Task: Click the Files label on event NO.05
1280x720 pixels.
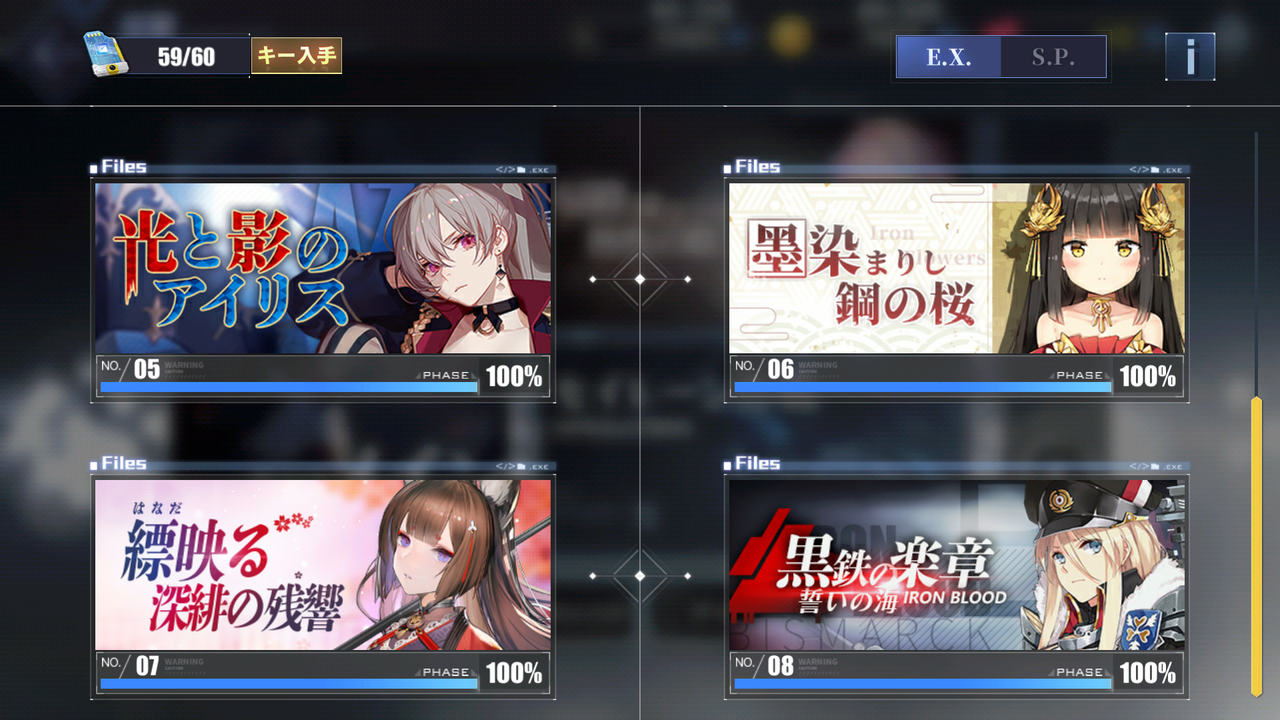Action: coord(122,166)
